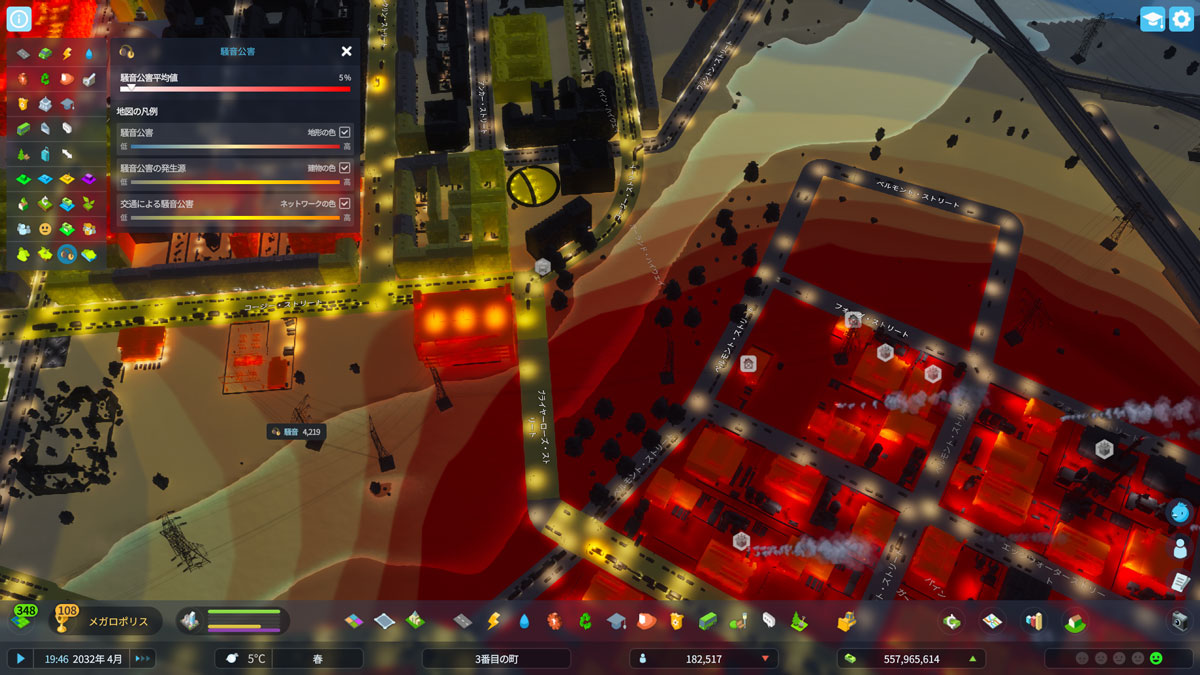Image resolution: width=1200 pixels, height=675 pixels.
Task: Open the tutorial graduation cap button
Action: coord(1152,19)
